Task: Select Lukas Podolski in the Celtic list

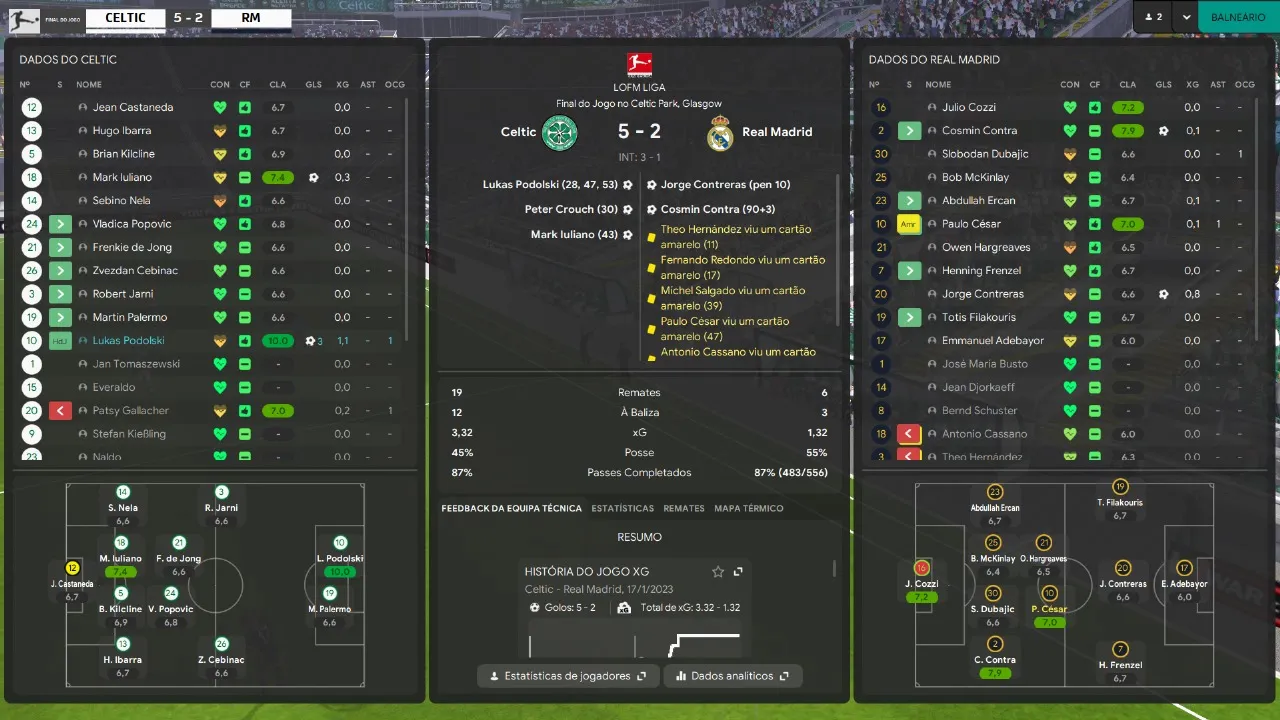Action: coord(128,341)
